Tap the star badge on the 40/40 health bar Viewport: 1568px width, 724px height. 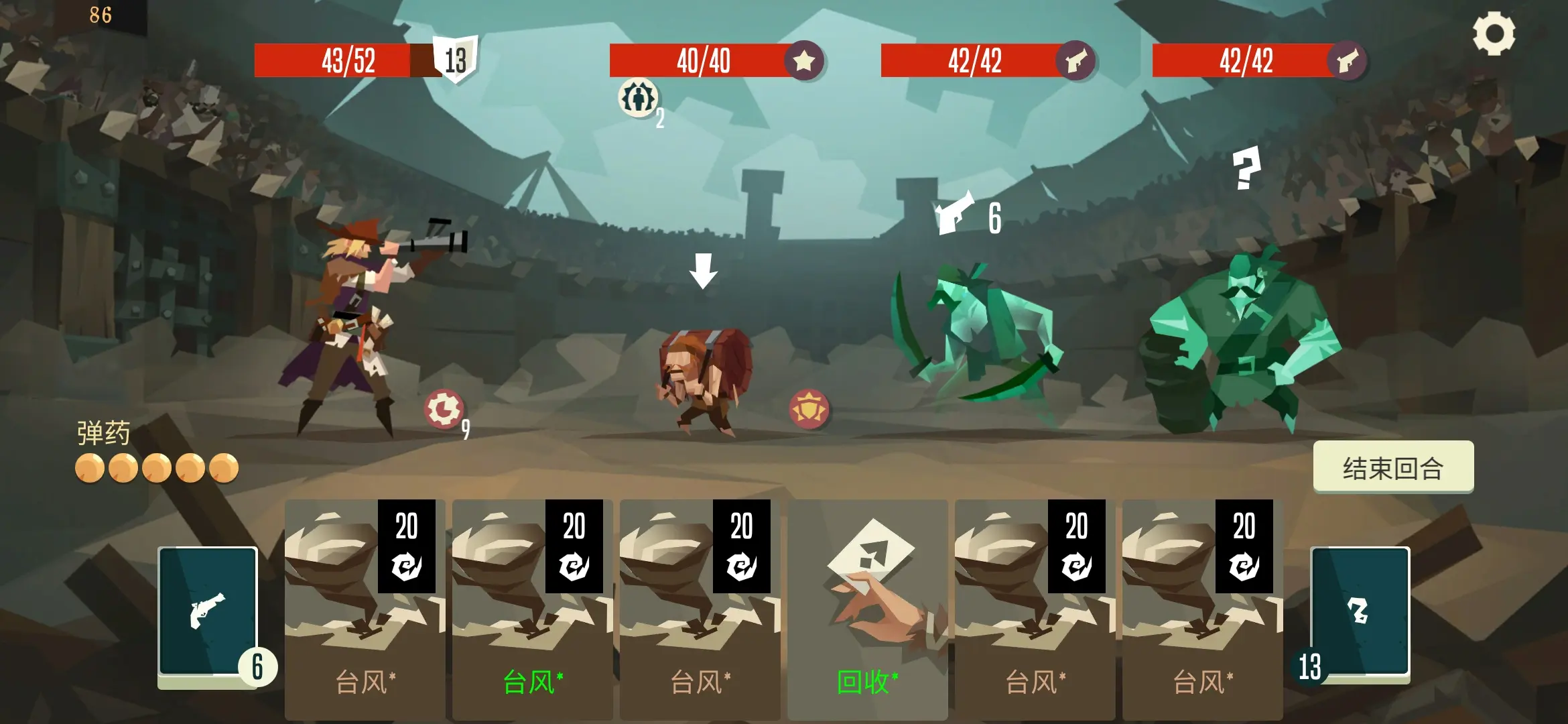click(x=803, y=61)
